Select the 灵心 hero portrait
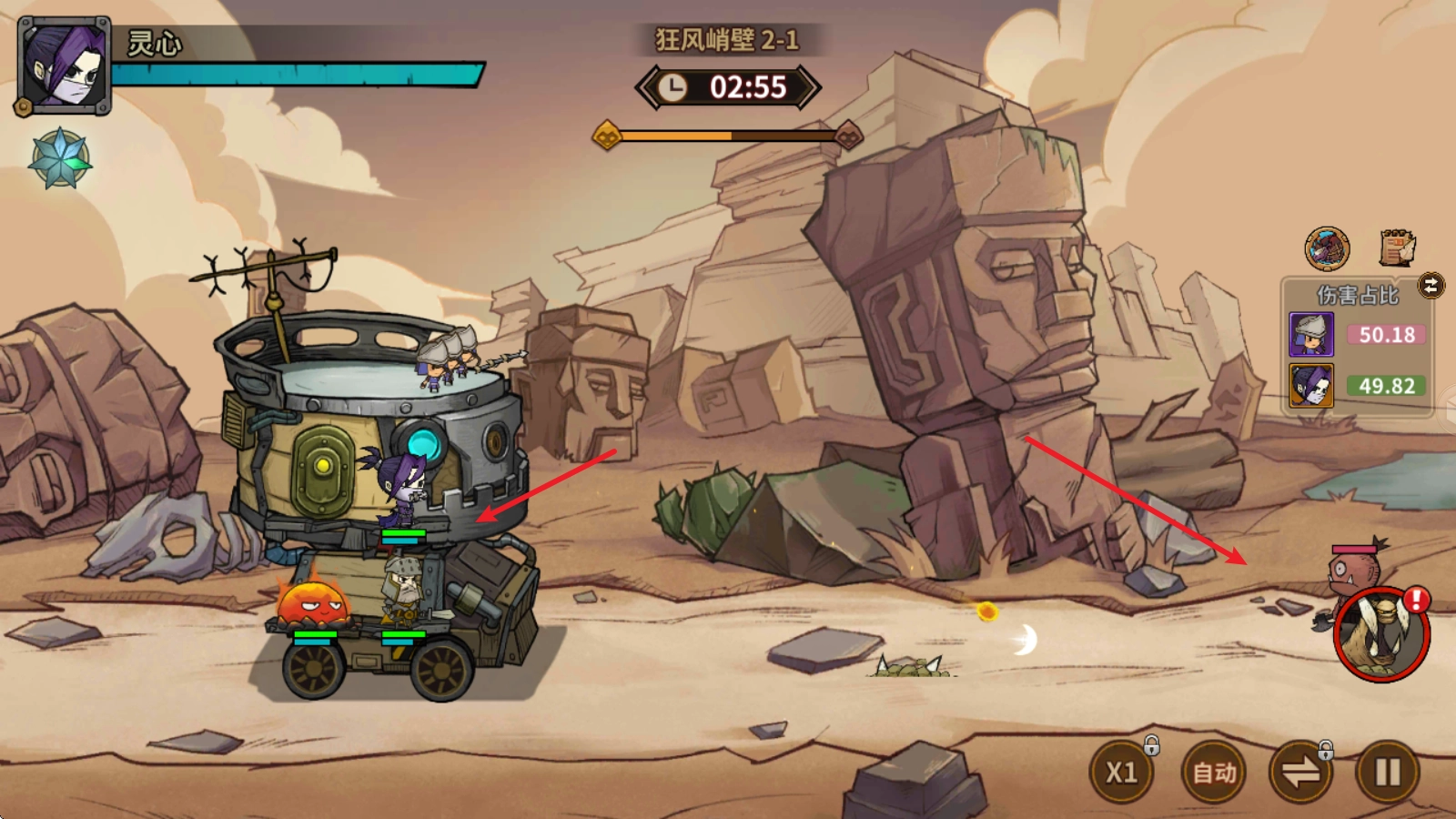This screenshot has width=1456, height=819. click(64, 66)
